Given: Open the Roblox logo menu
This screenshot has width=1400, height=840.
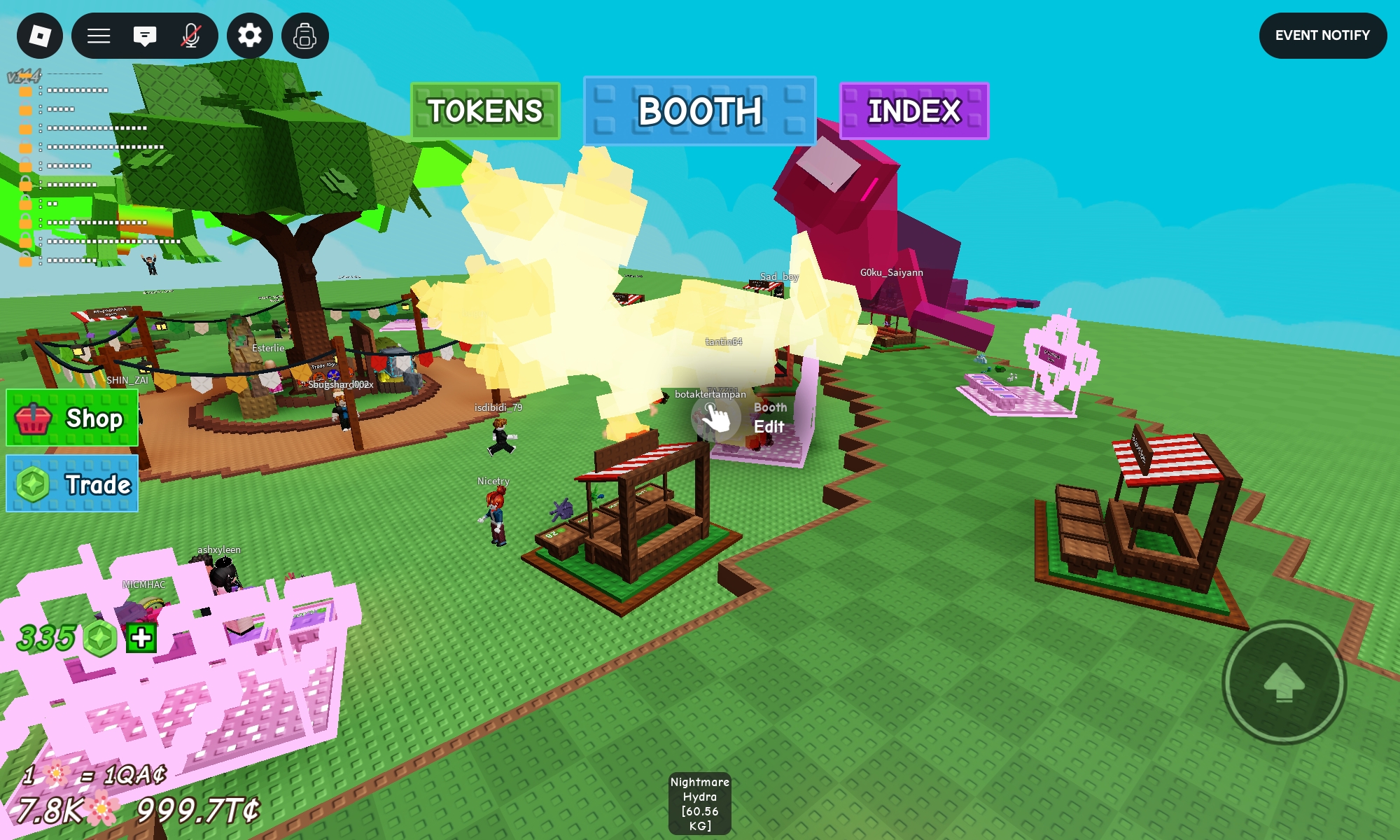Looking at the screenshot, I should click(x=40, y=36).
